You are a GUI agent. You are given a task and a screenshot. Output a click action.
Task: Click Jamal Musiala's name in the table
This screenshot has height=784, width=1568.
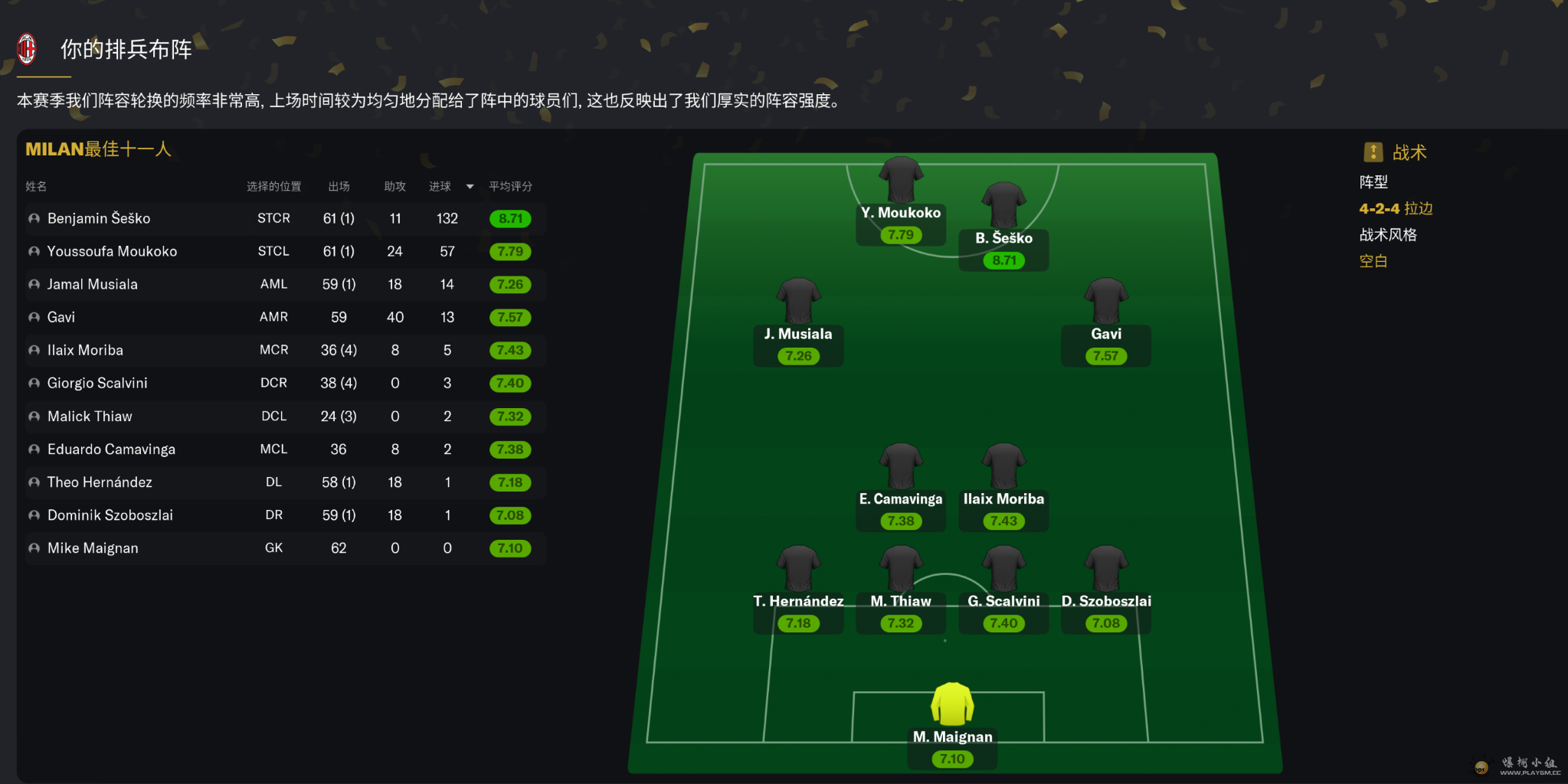click(93, 284)
